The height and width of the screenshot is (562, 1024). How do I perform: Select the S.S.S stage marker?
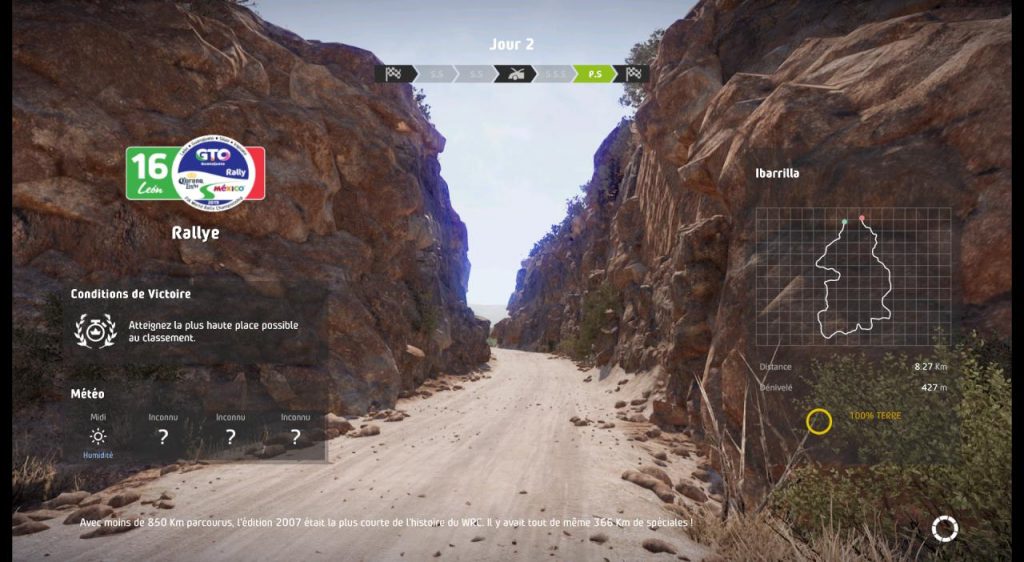[x=555, y=73]
